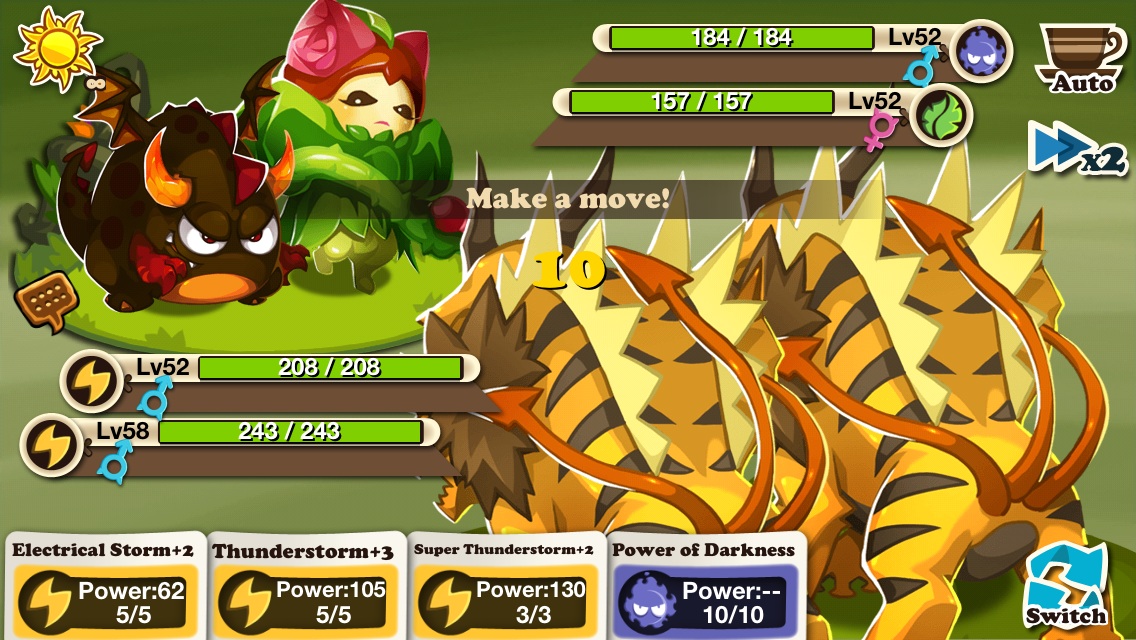
Task: Tap the Switch monster button
Action: pos(1066,588)
